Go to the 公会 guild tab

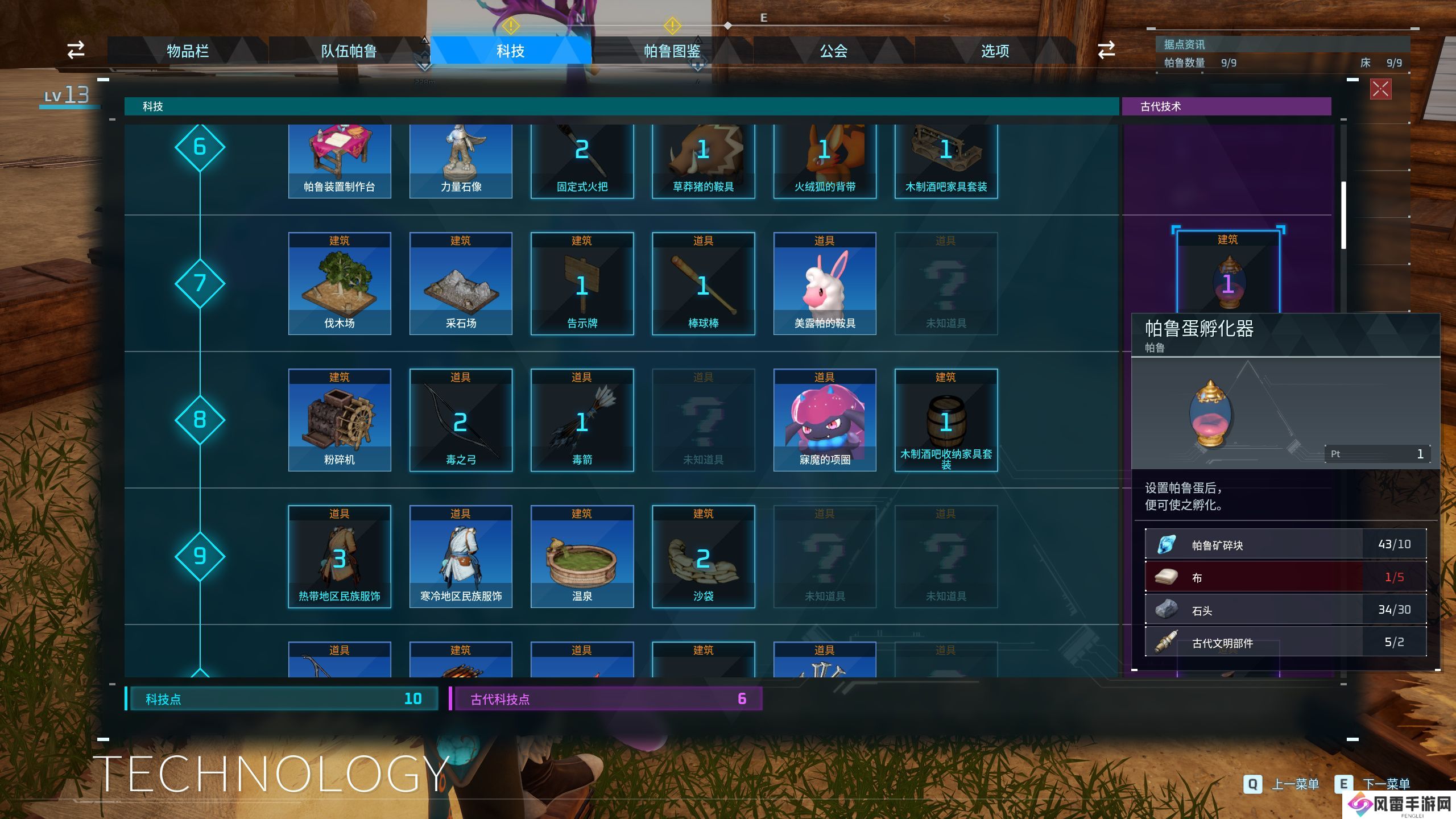tap(833, 51)
